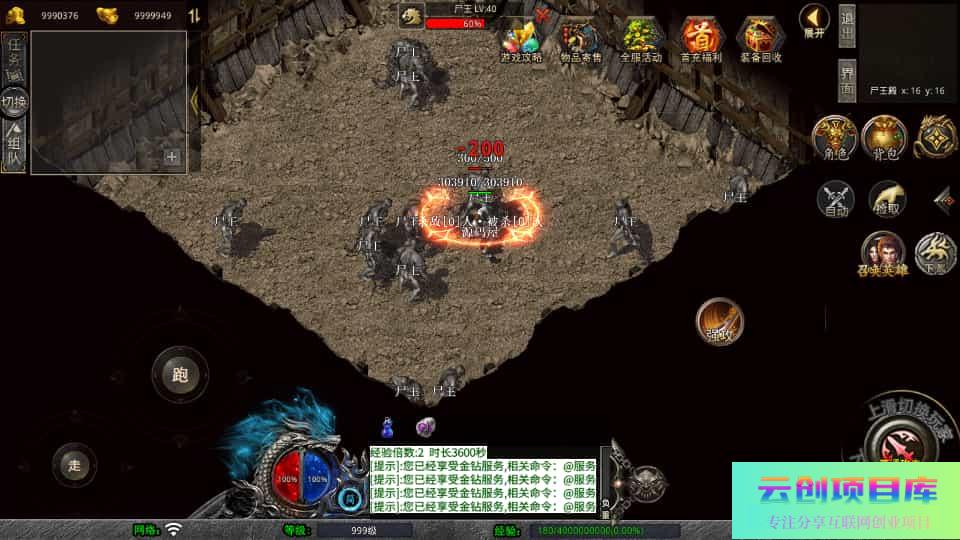Open the 角色 character sheet
960x540 pixels.
(x=833, y=138)
